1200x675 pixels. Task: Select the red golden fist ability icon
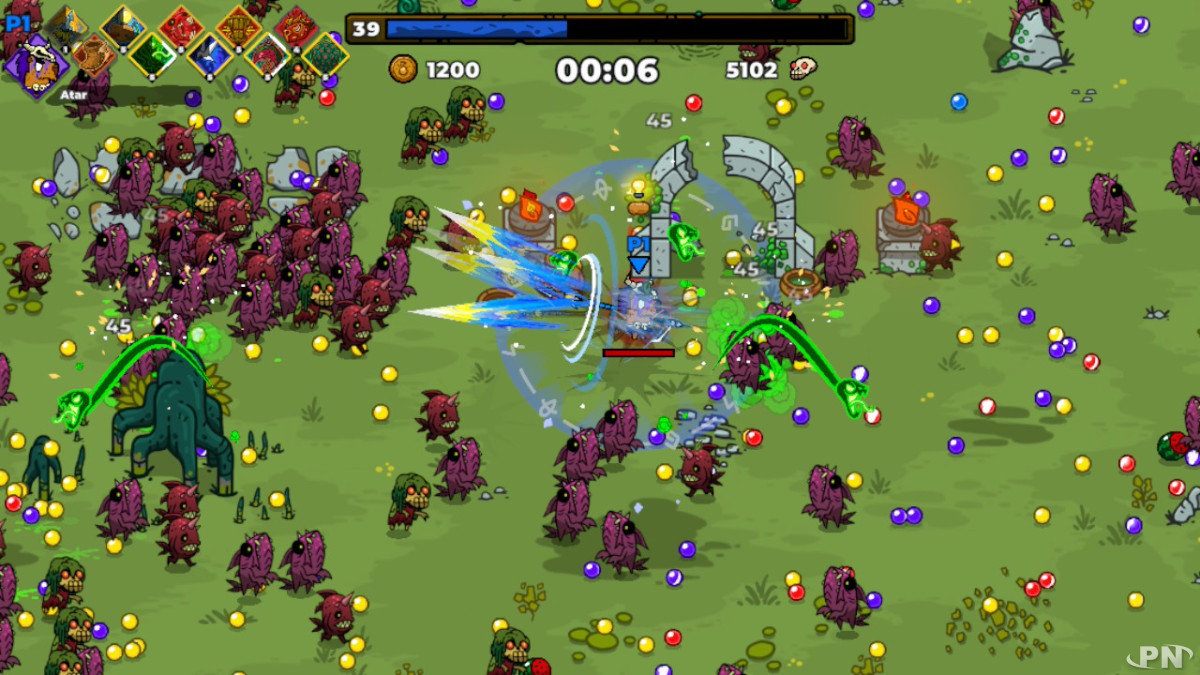tap(239, 28)
